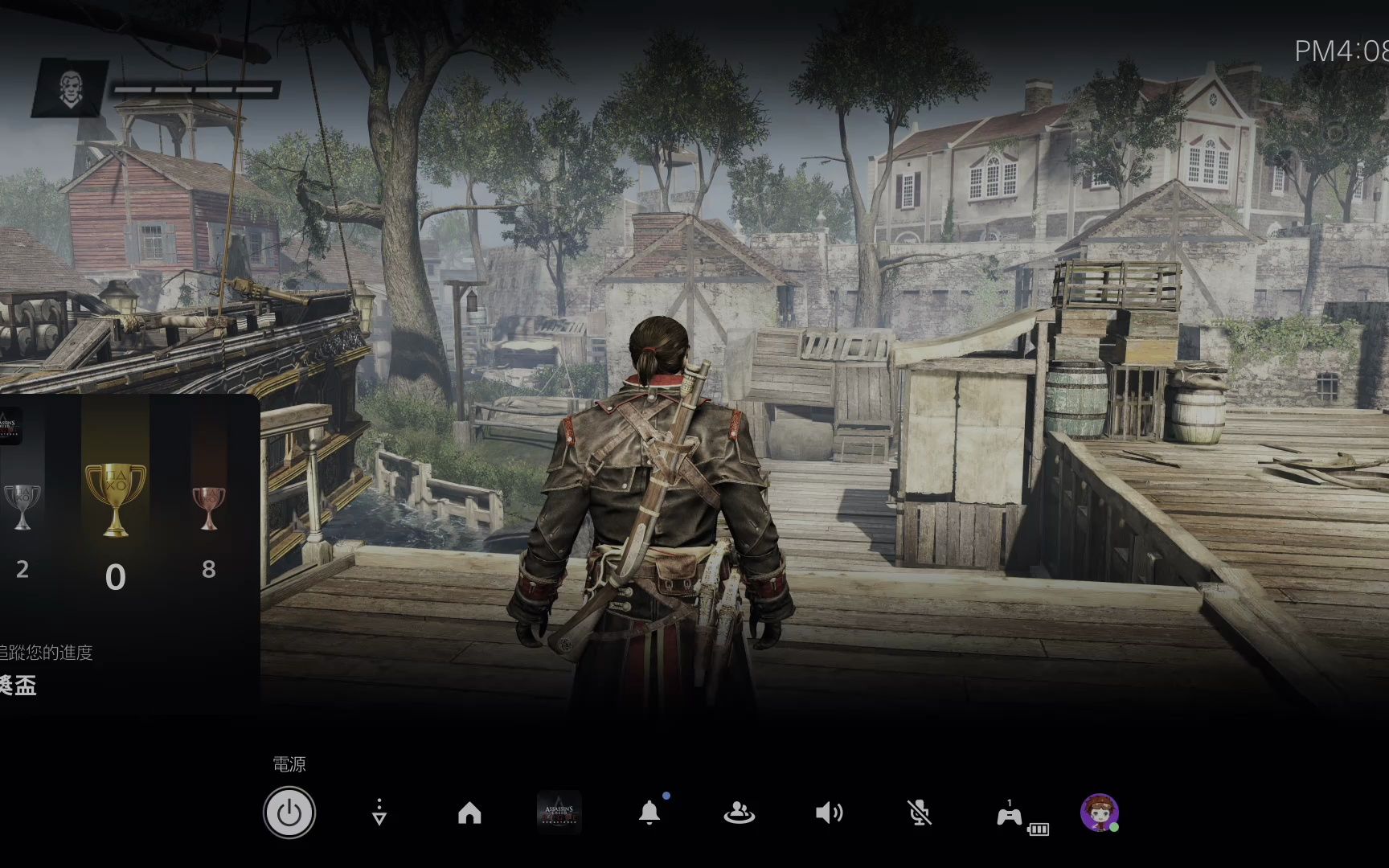This screenshot has height=868, width=1389.
Task: Select the Power button in control center
Action: coord(289,813)
